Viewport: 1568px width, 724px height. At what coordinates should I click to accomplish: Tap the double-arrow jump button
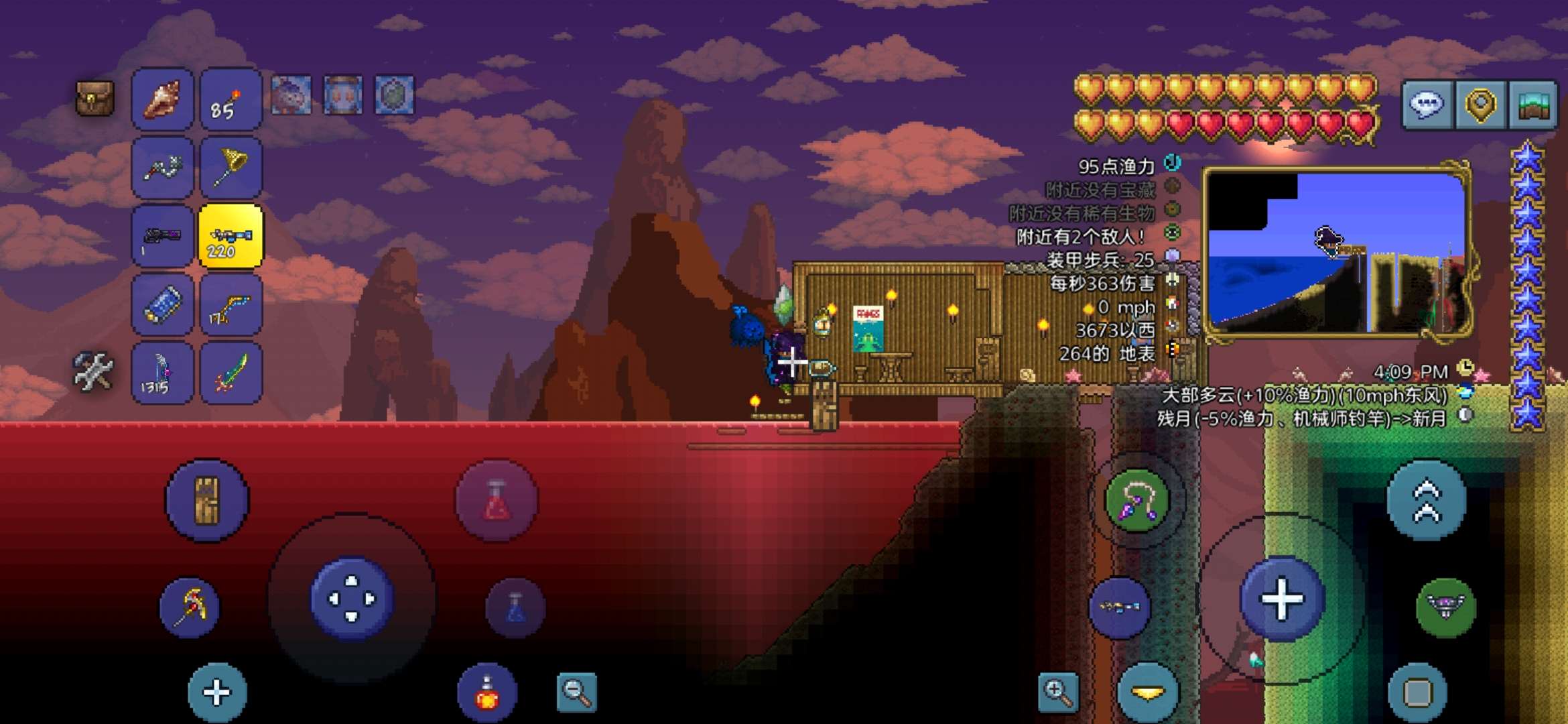[1427, 500]
